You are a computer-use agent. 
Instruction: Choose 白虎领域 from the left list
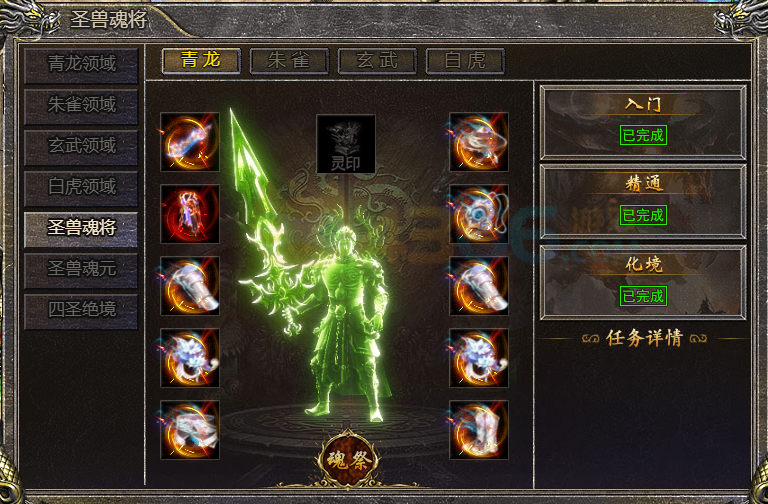(82, 187)
